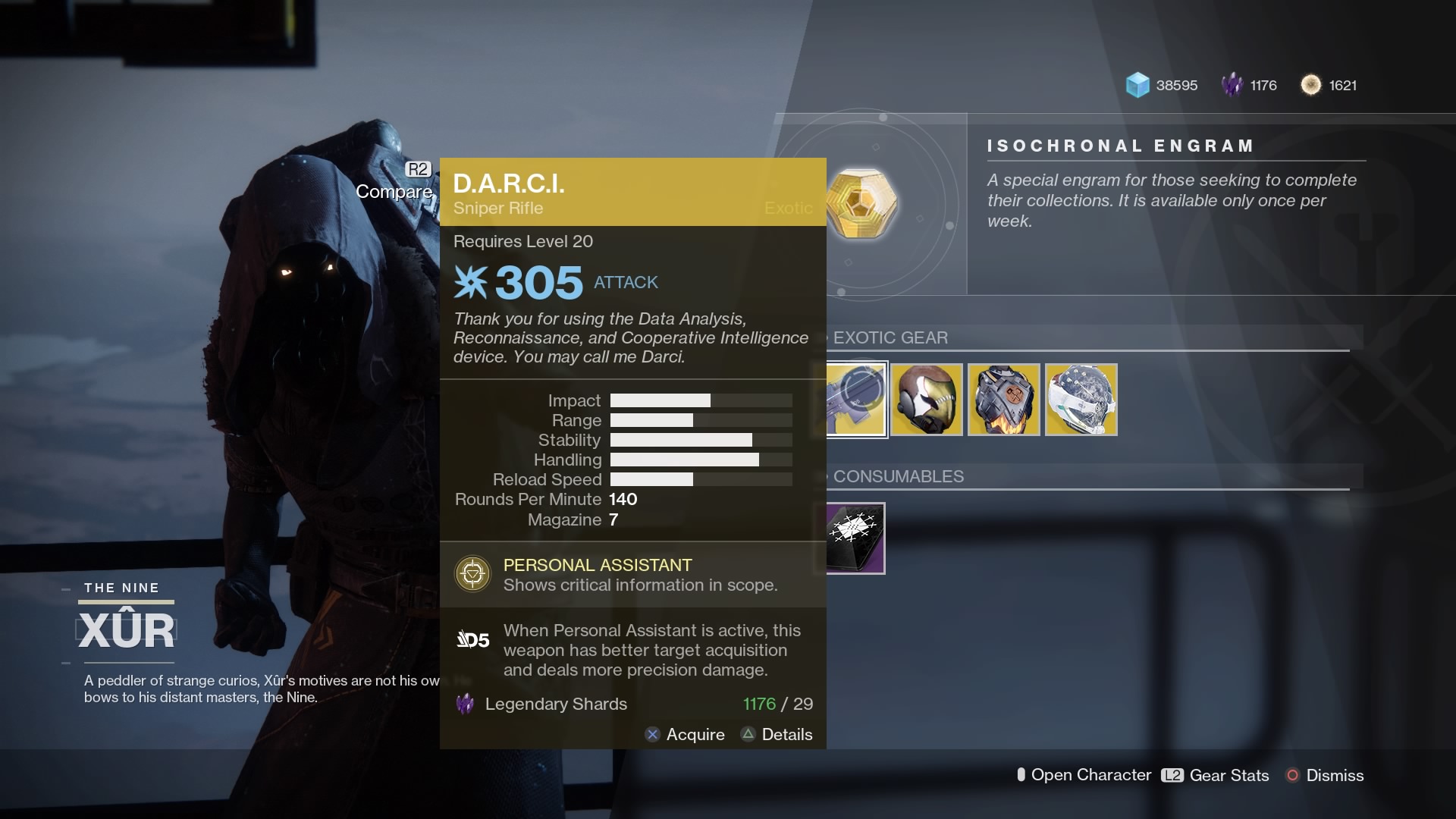Select the Fated Engram consumable icon

[x=854, y=538]
